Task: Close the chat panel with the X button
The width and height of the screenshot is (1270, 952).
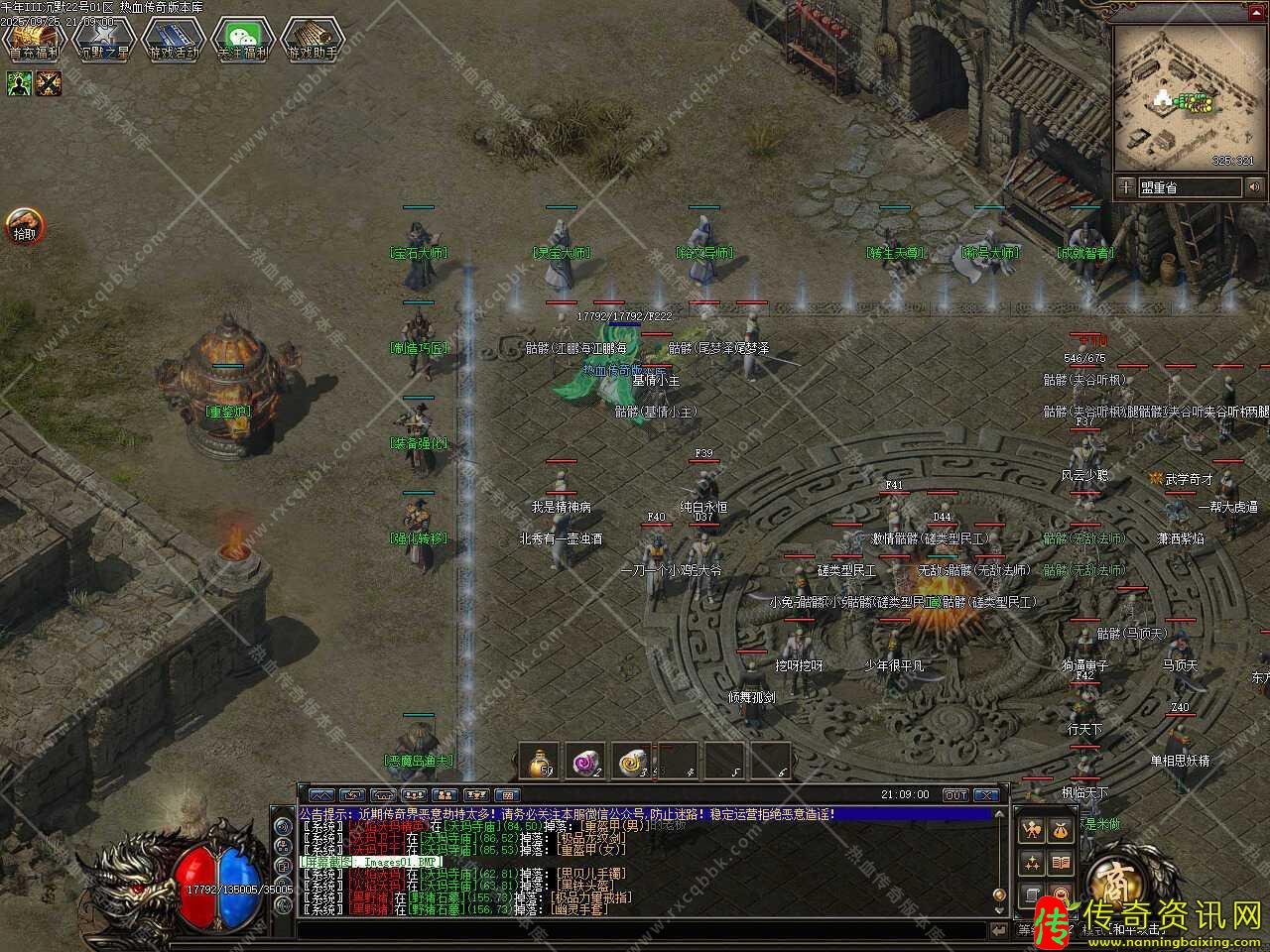Action: (x=985, y=795)
